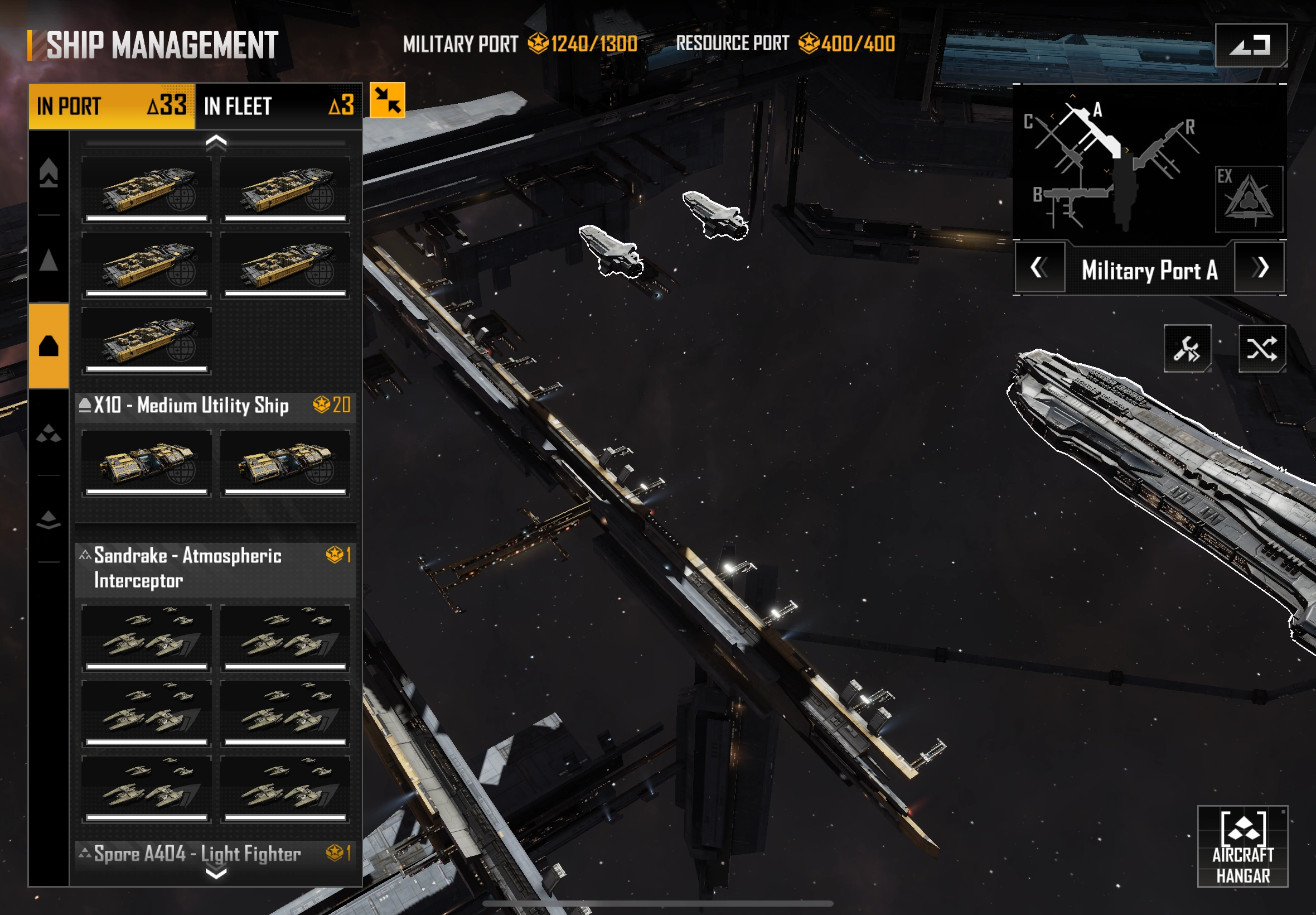Exit Ship Management with the back button
Viewport: 1316px width, 915px height.
[x=1251, y=45]
